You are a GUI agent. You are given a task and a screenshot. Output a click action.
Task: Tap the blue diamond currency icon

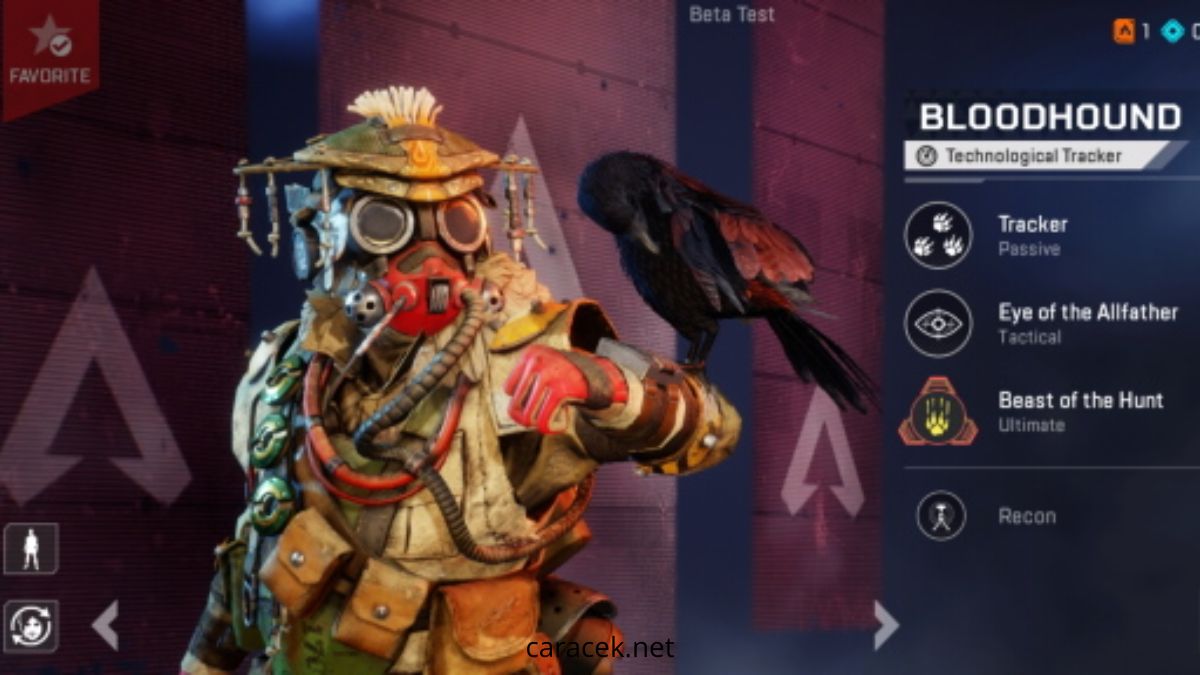point(1173,31)
